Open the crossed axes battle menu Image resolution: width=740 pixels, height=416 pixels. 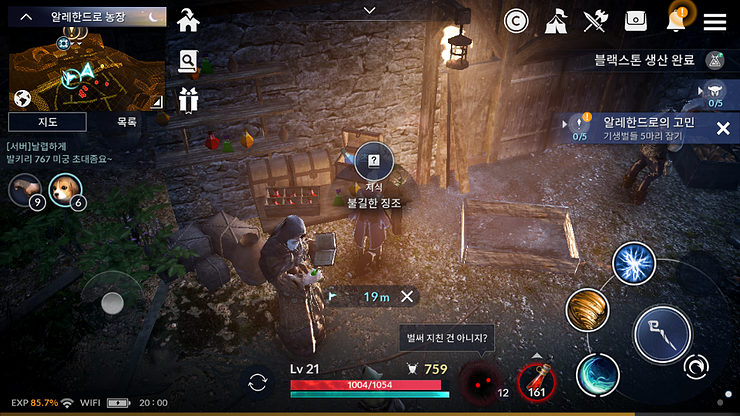point(596,21)
